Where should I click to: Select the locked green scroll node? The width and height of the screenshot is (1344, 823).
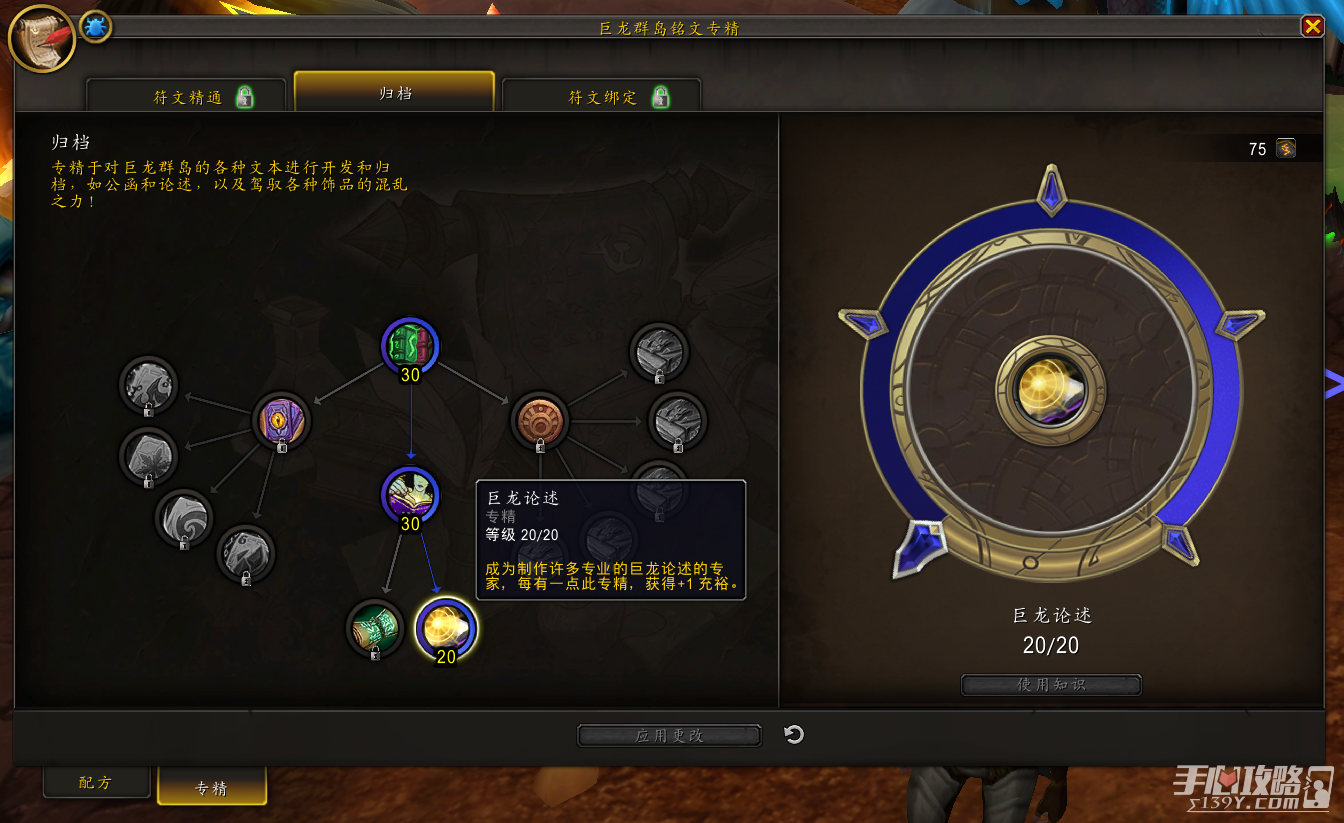(x=375, y=628)
